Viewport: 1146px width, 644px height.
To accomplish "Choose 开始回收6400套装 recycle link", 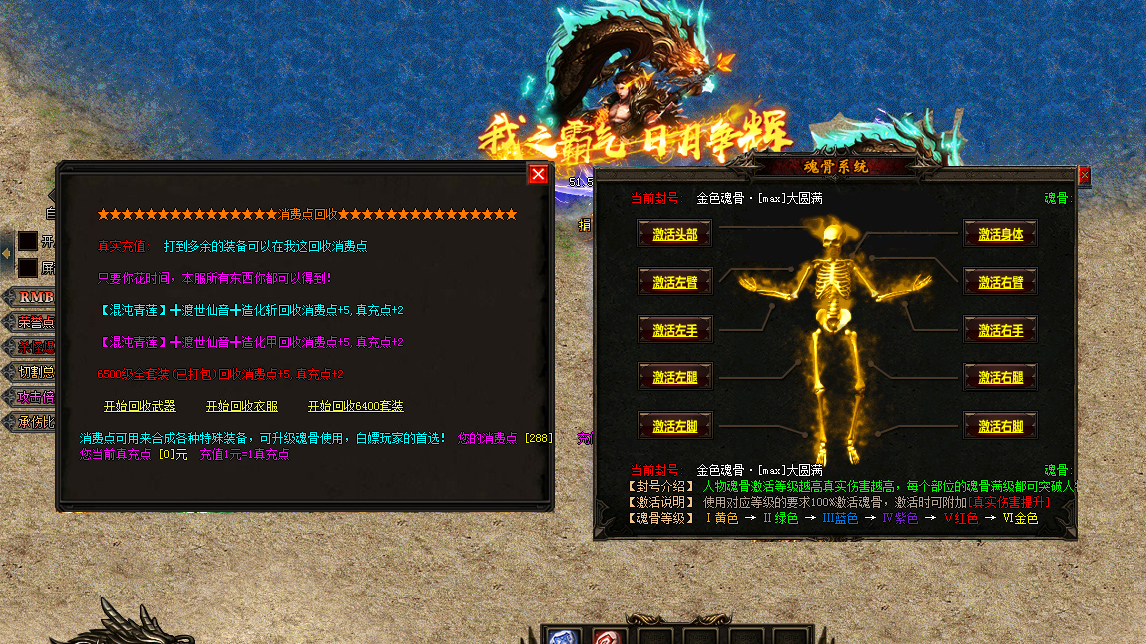I will click(355, 406).
